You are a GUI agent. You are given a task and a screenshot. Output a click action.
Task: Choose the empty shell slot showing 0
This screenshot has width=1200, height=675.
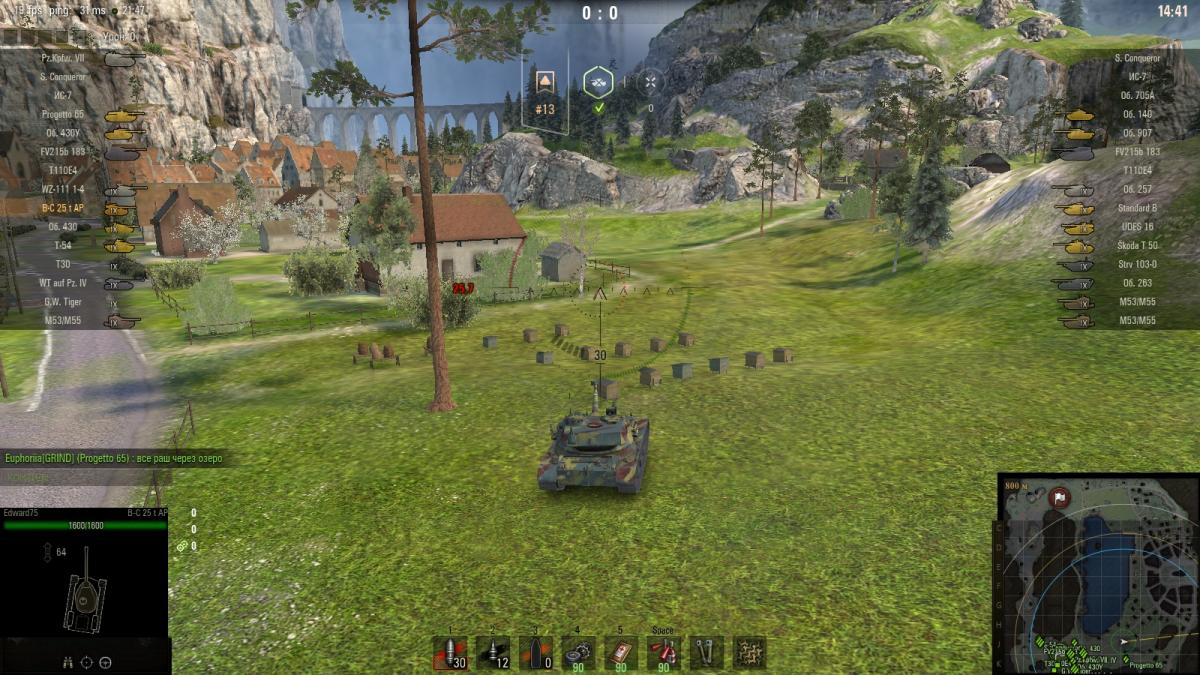point(535,653)
